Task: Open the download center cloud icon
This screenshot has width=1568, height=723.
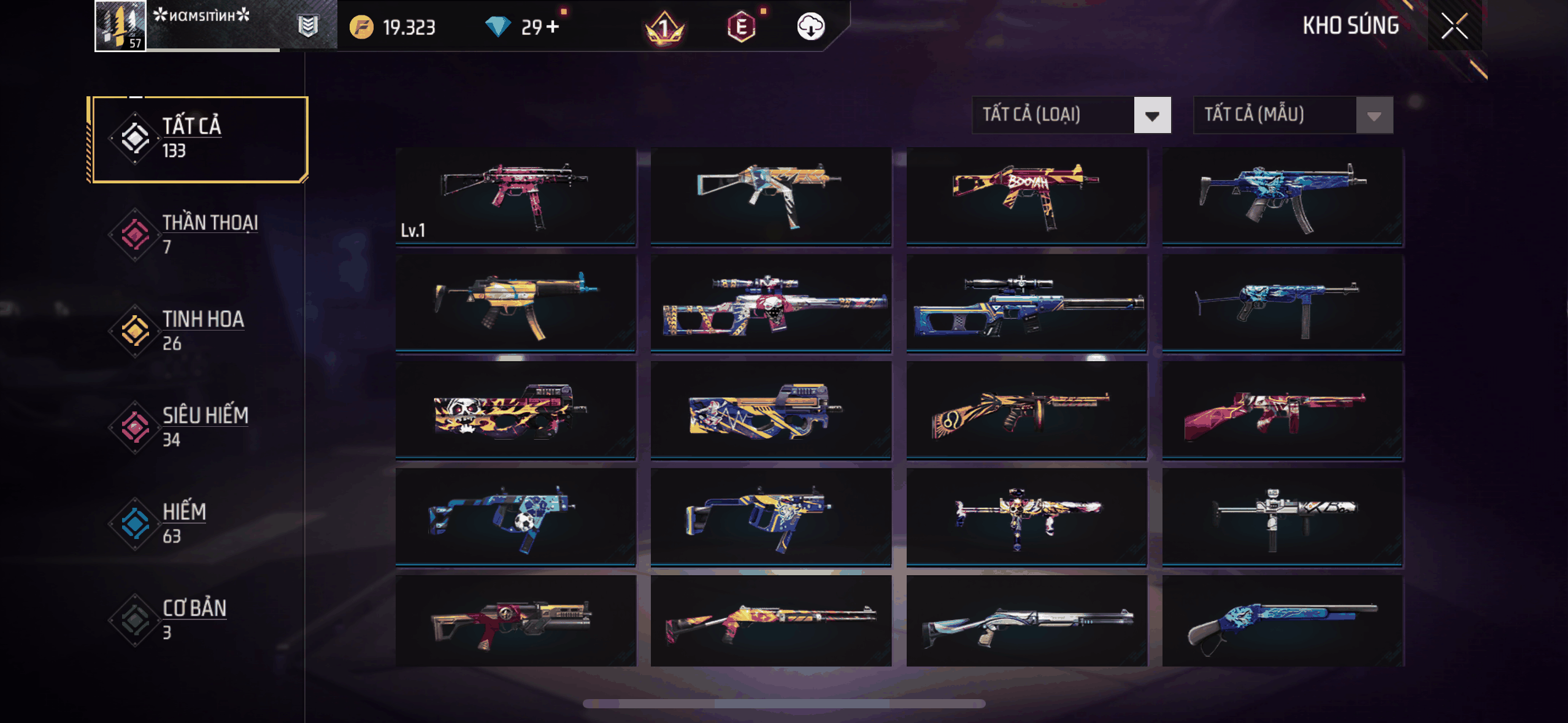Action: 810,27
